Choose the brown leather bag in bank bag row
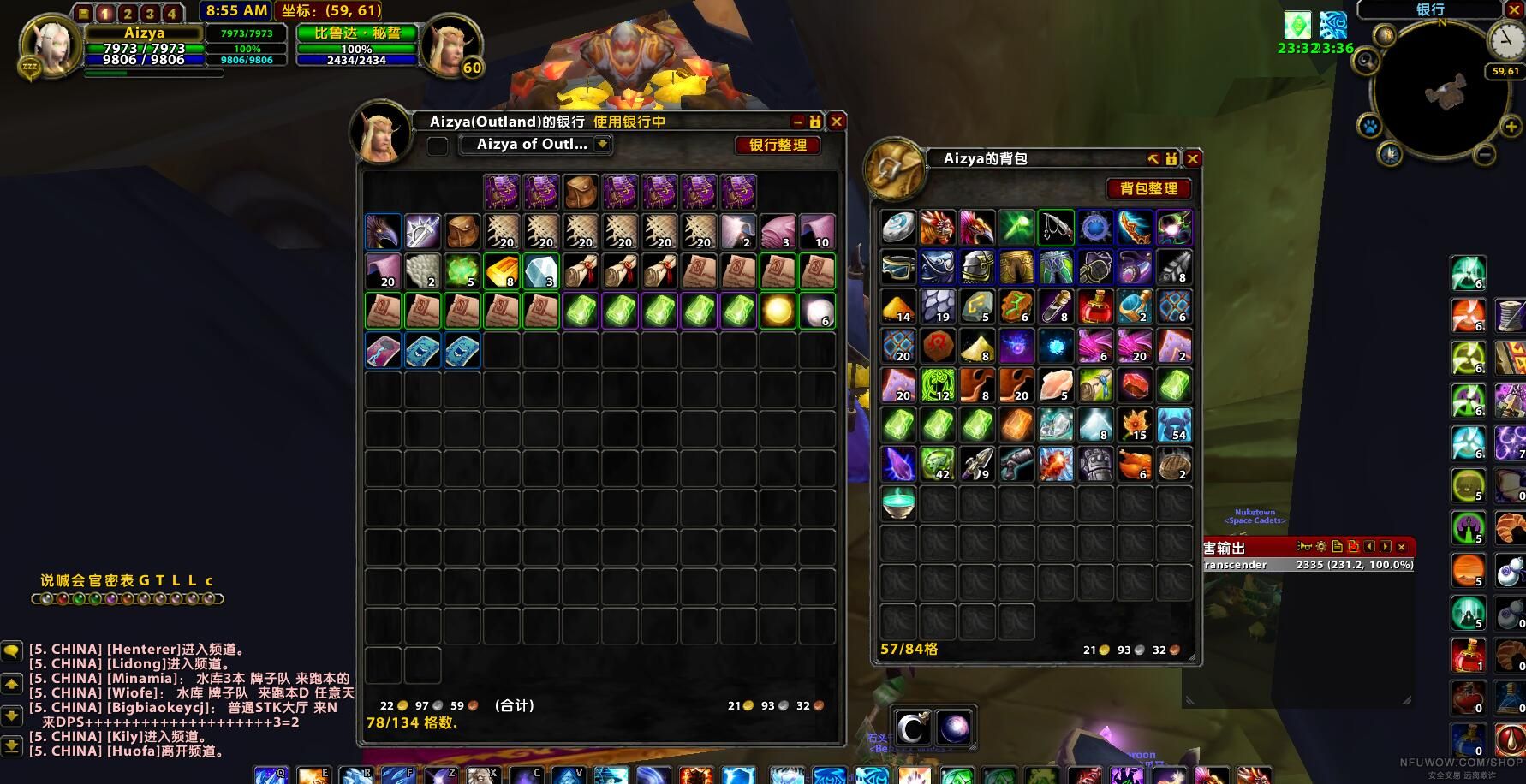Image resolution: width=1526 pixels, height=784 pixels. [x=581, y=193]
